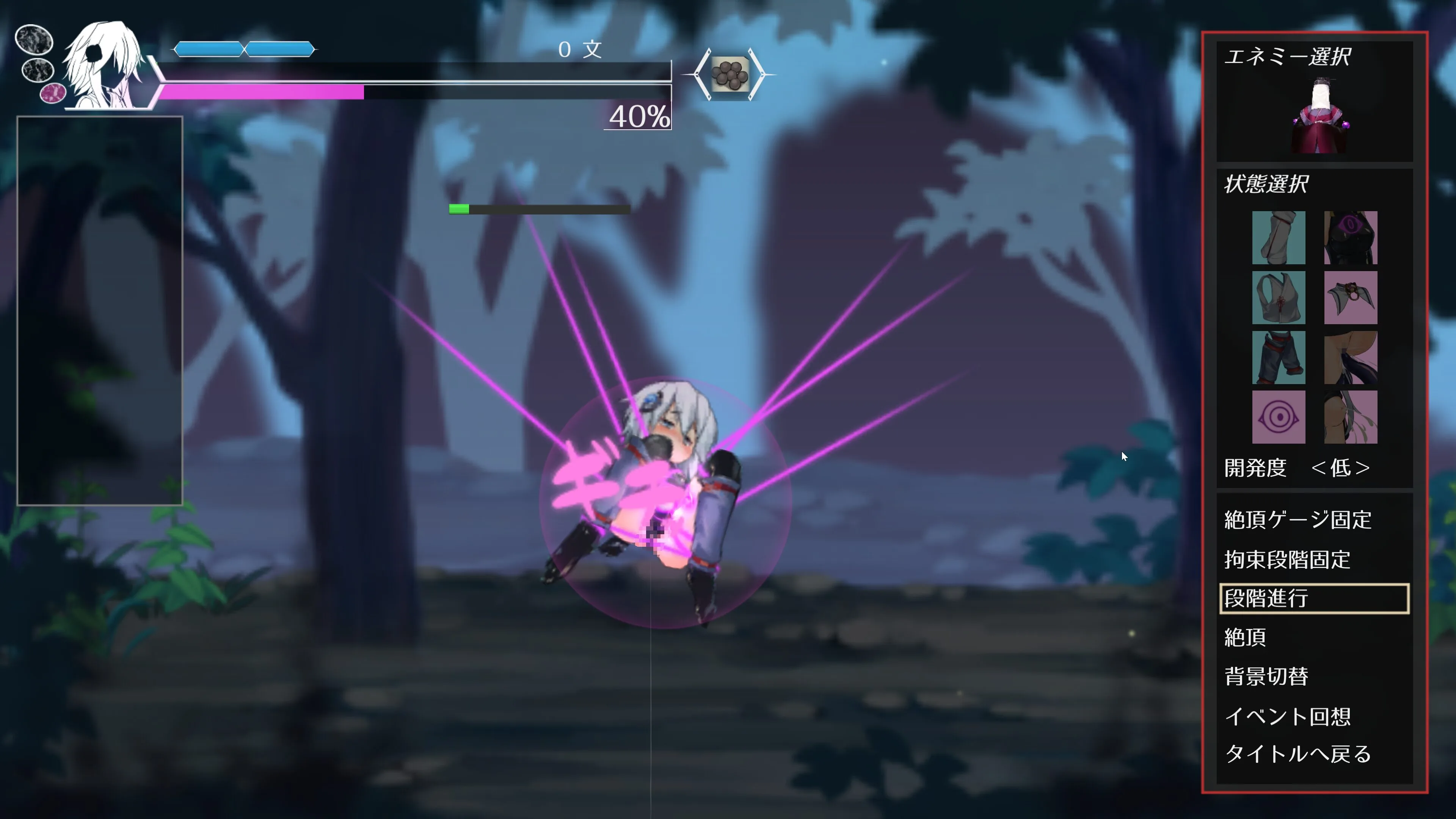Switch the background with 背景切替
Image resolution: width=1456 pixels, height=819 pixels.
point(1266,676)
